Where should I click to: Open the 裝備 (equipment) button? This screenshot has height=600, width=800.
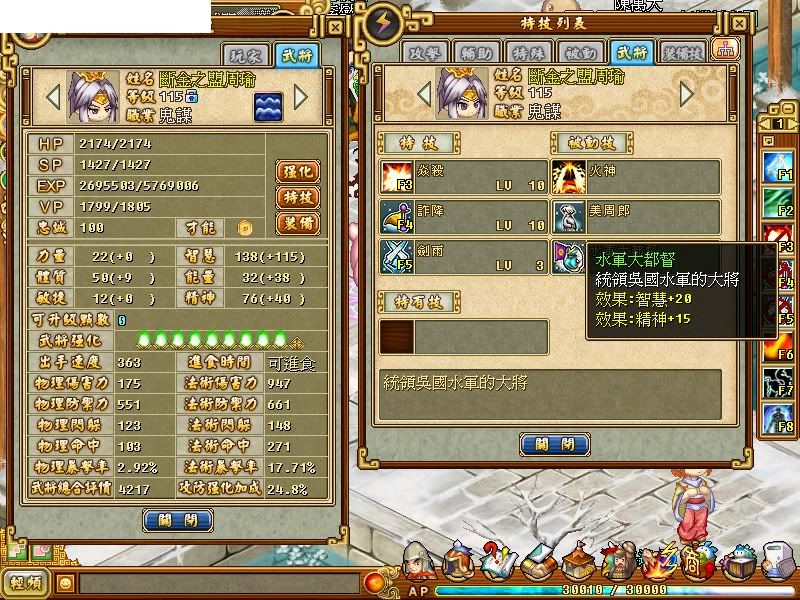pyautogui.click(x=297, y=223)
